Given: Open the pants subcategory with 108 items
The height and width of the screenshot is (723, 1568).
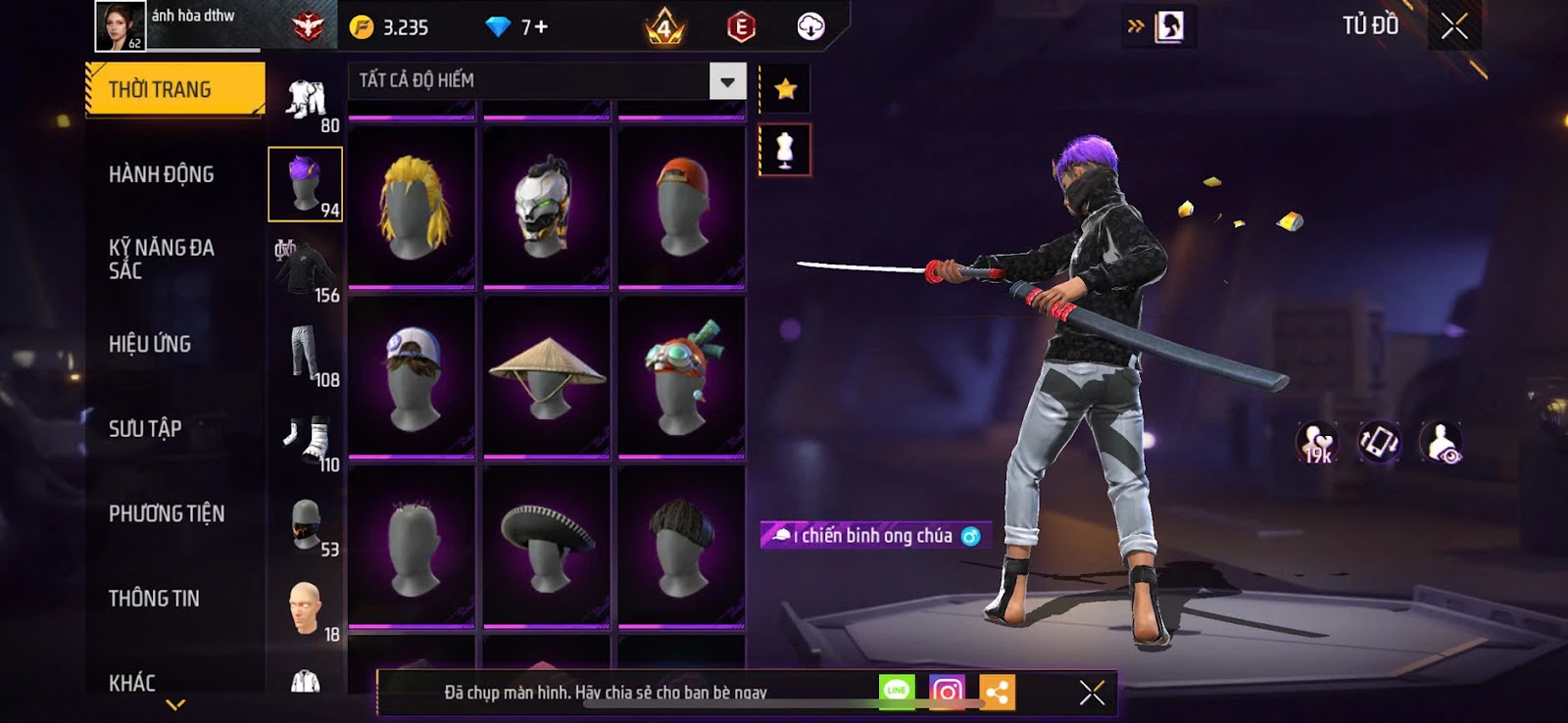Looking at the screenshot, I should (x=306, y=355).
